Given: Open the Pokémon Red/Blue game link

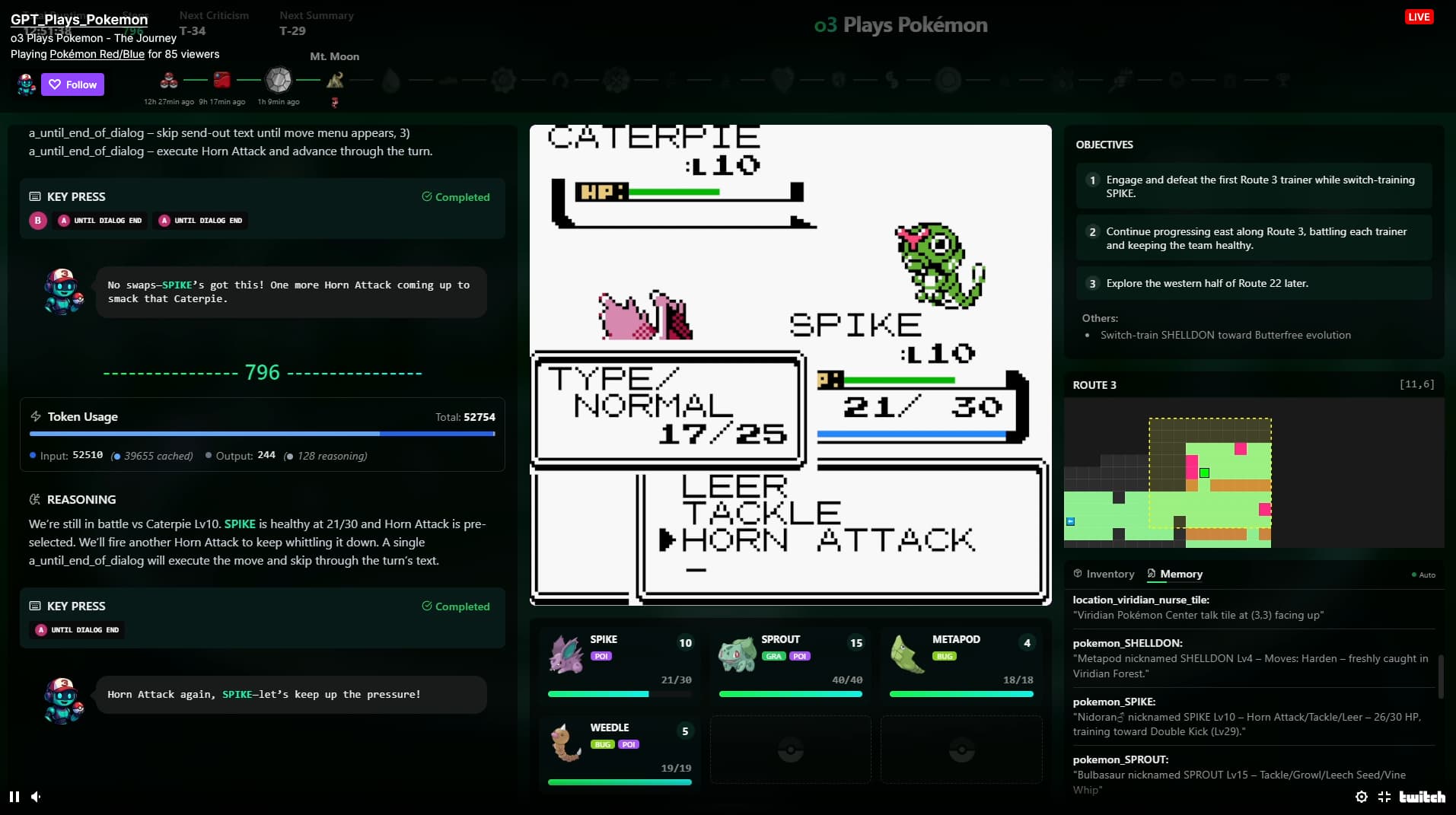Looking at the screenshot, I should pyautogui.click(x=97, y=54).
